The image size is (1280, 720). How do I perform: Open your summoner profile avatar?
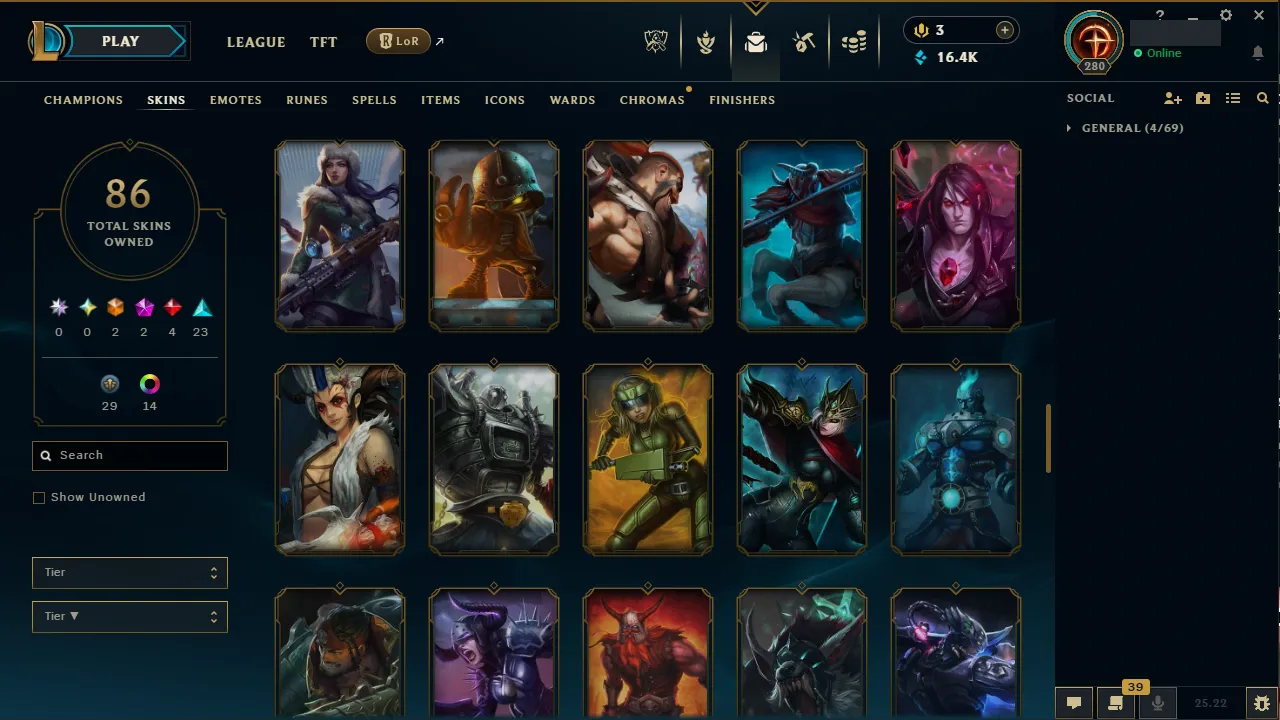coord(1093,41)
